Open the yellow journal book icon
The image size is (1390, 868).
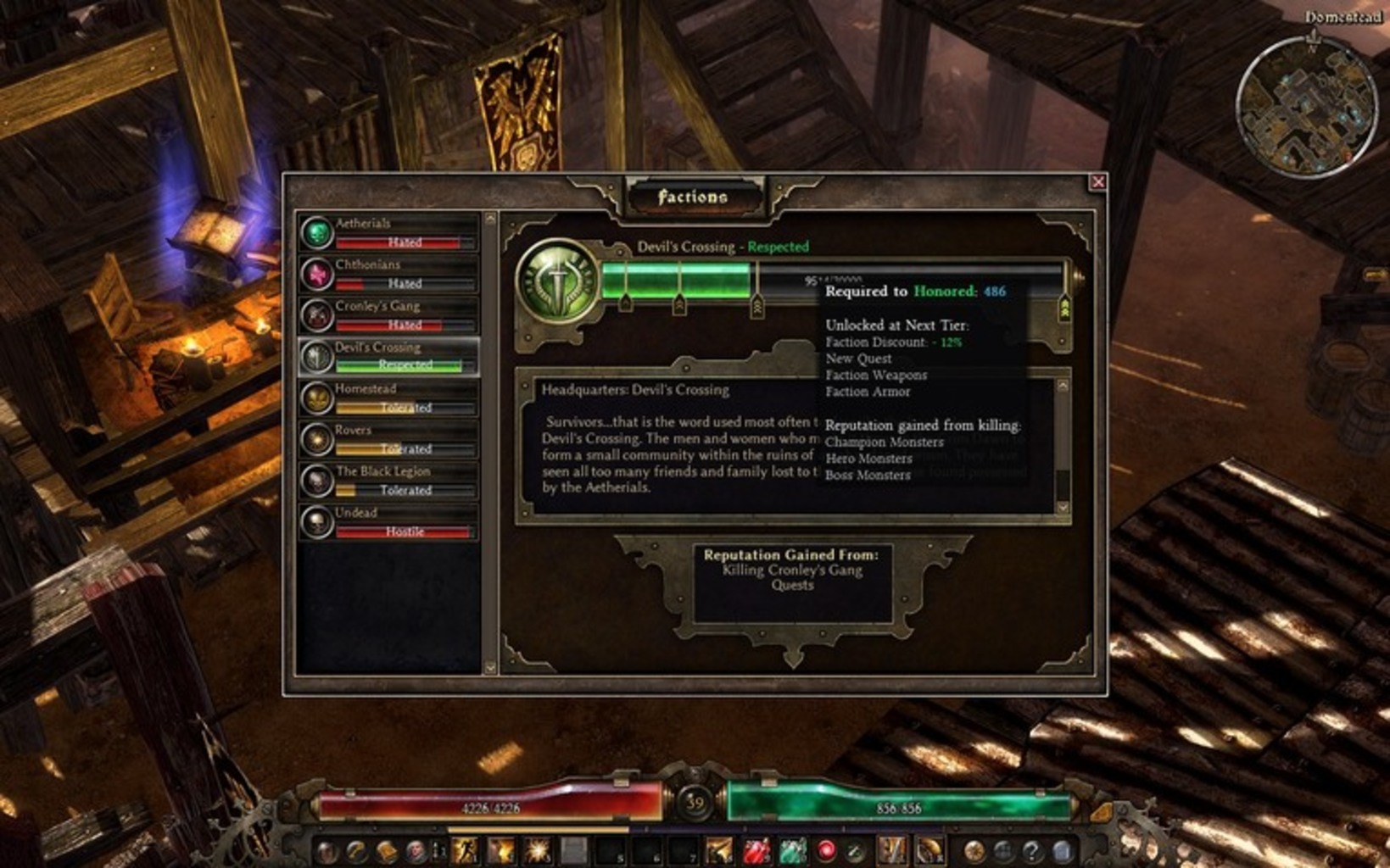tap(386, 850)
